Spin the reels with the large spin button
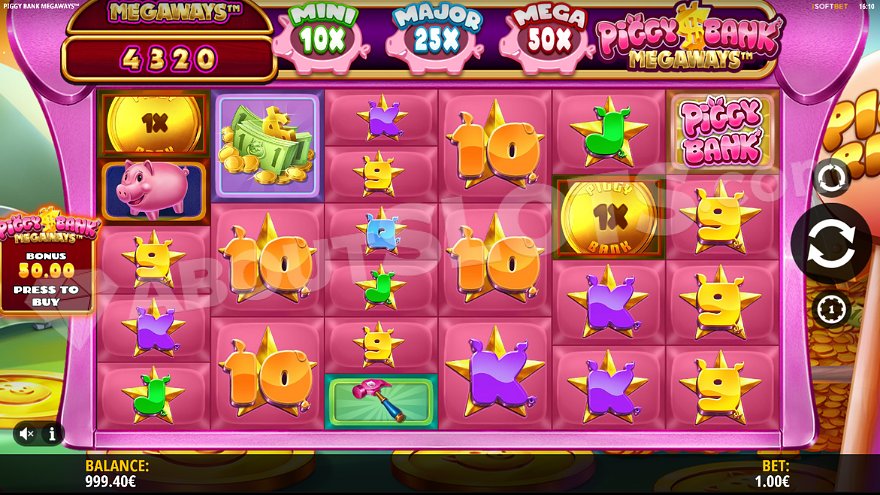The image size is (880, 495). [829, 244]
